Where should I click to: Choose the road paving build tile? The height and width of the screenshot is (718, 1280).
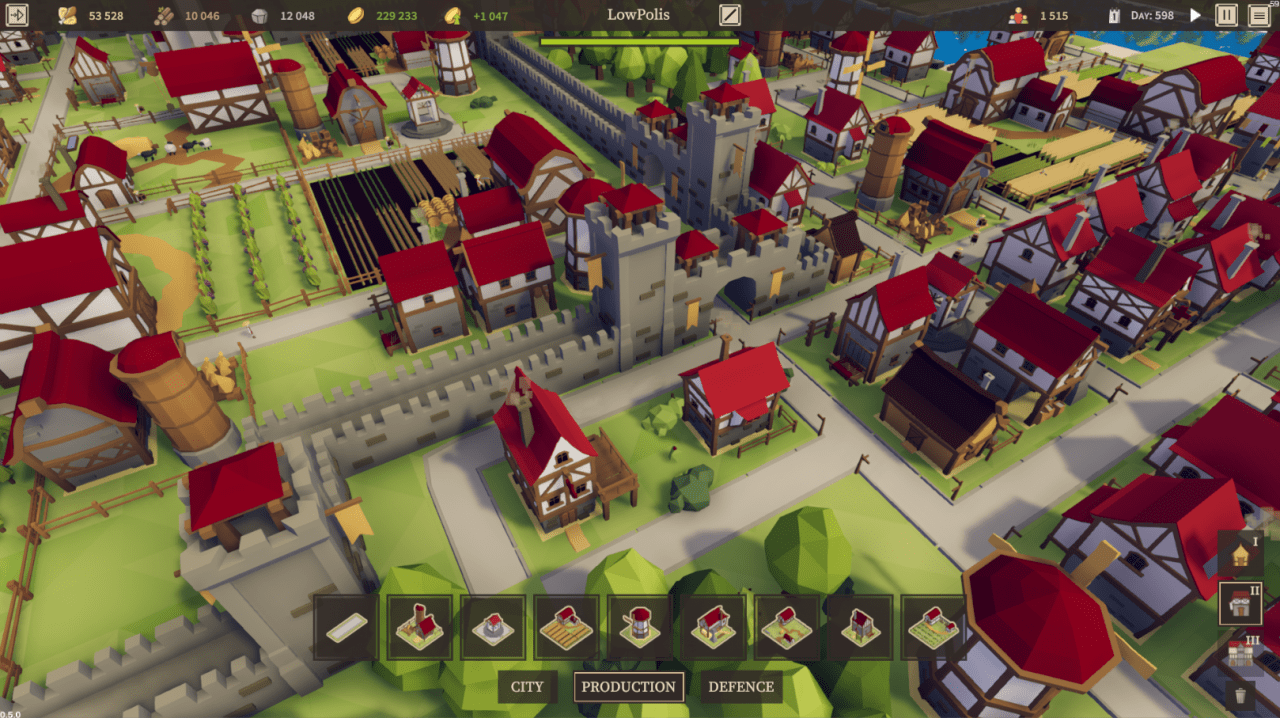pos(346,628)
